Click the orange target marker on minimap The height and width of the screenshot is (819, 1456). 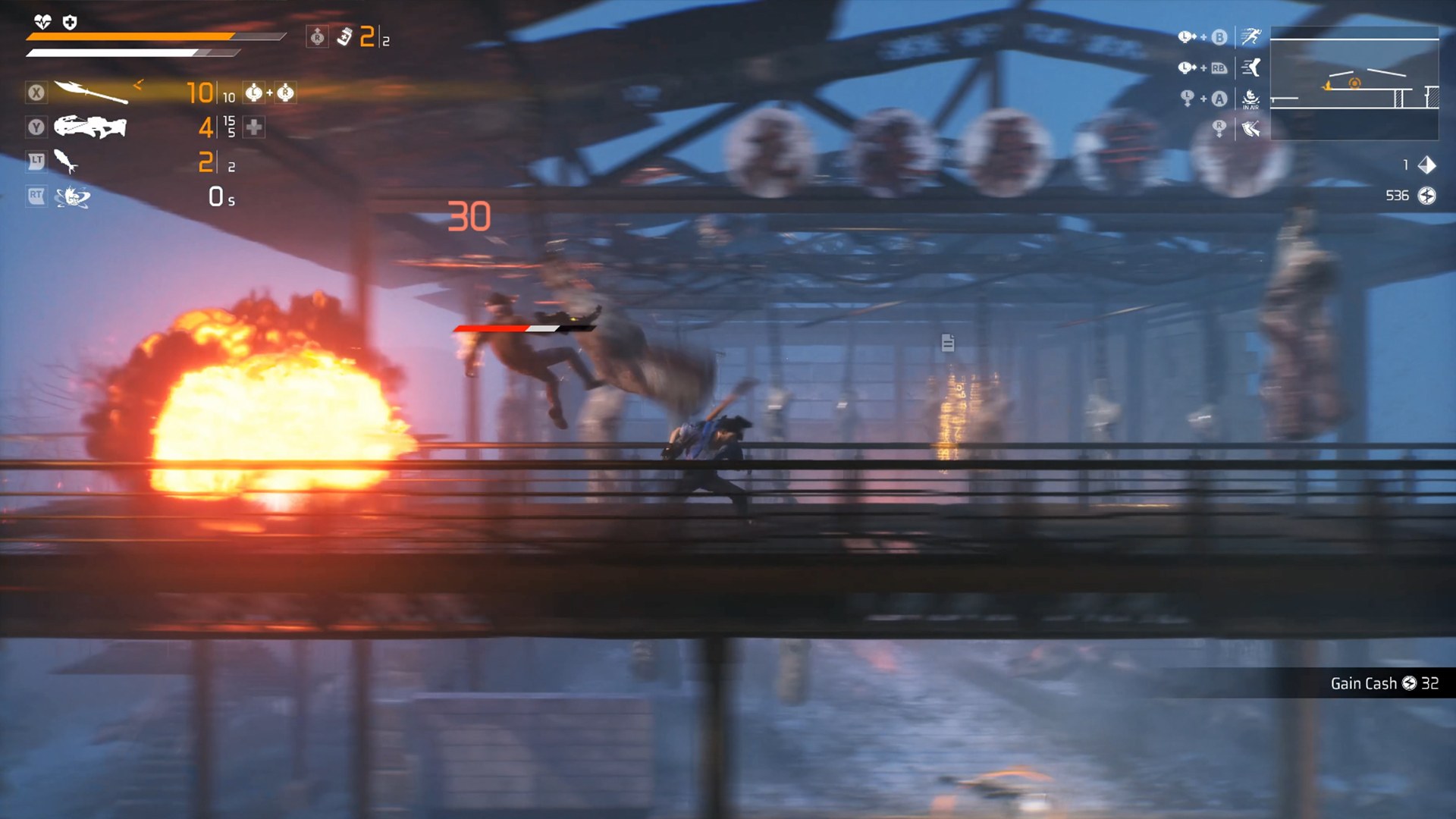click(1354, 83)
